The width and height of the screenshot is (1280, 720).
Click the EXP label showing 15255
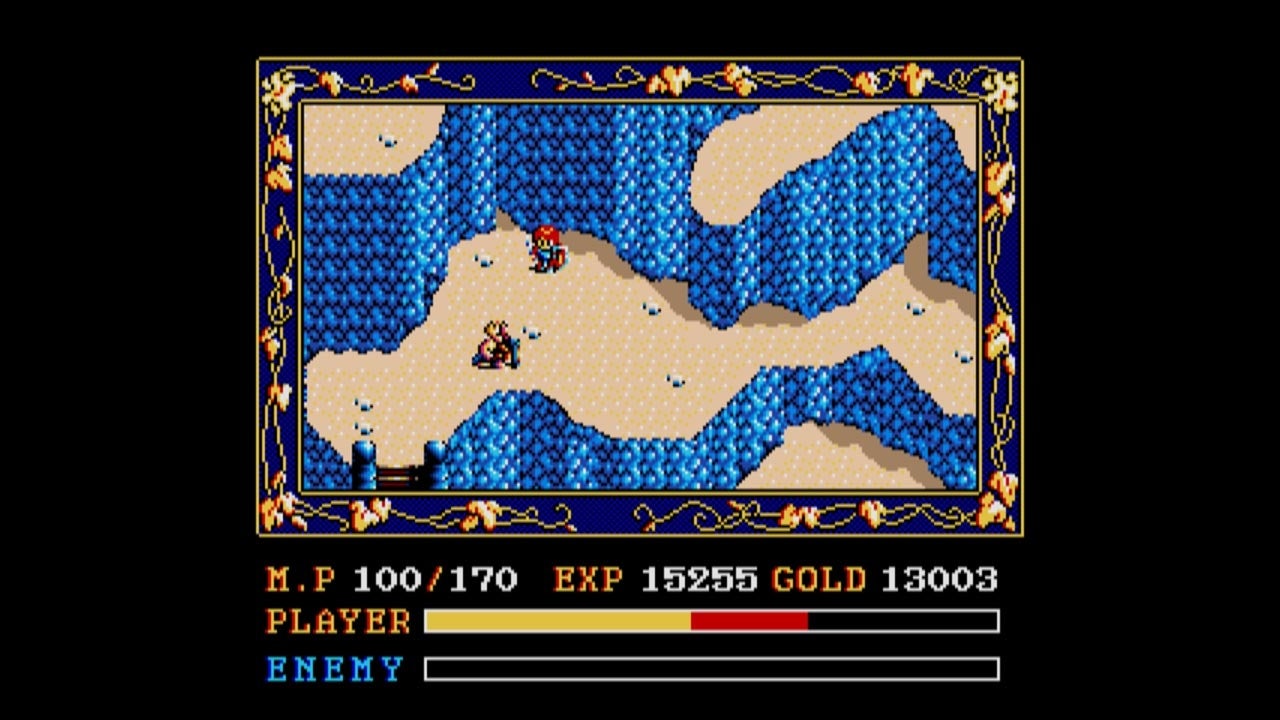click(585, 578)
